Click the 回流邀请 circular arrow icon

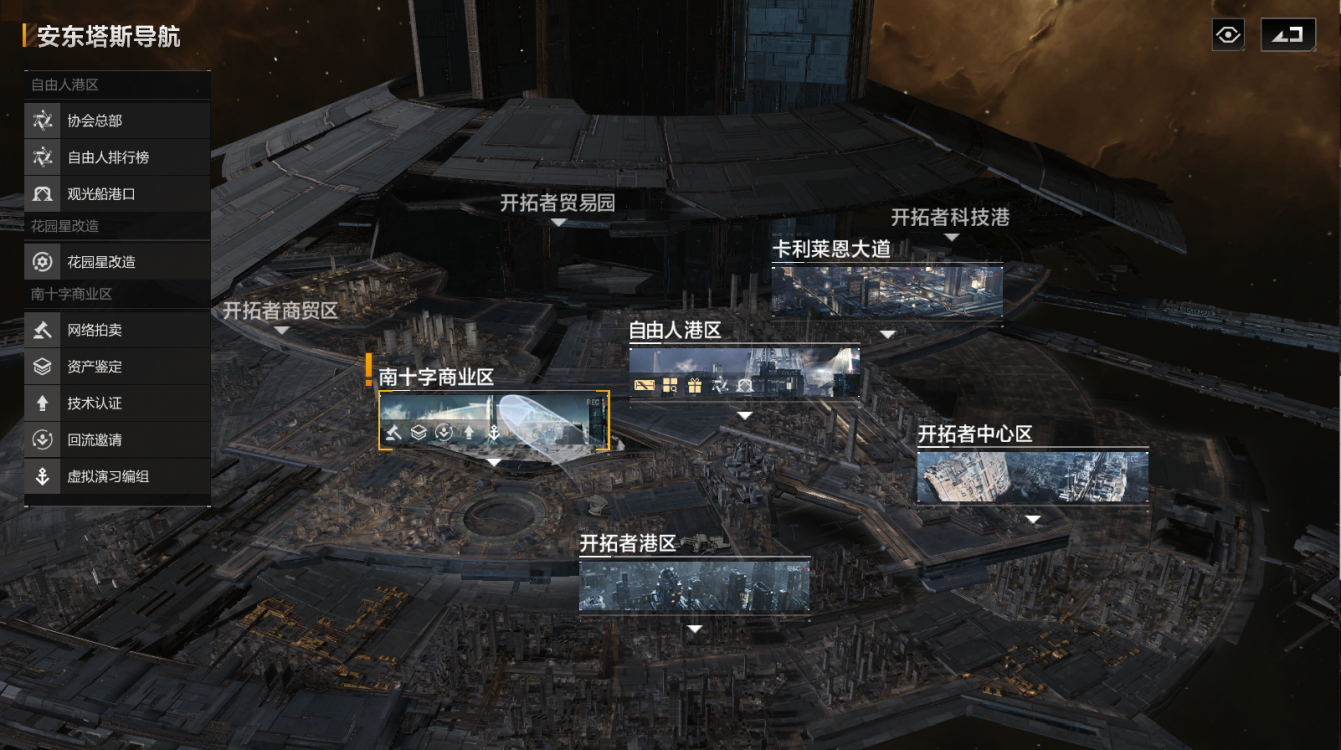pyautogui.click(x=42, y=440)
